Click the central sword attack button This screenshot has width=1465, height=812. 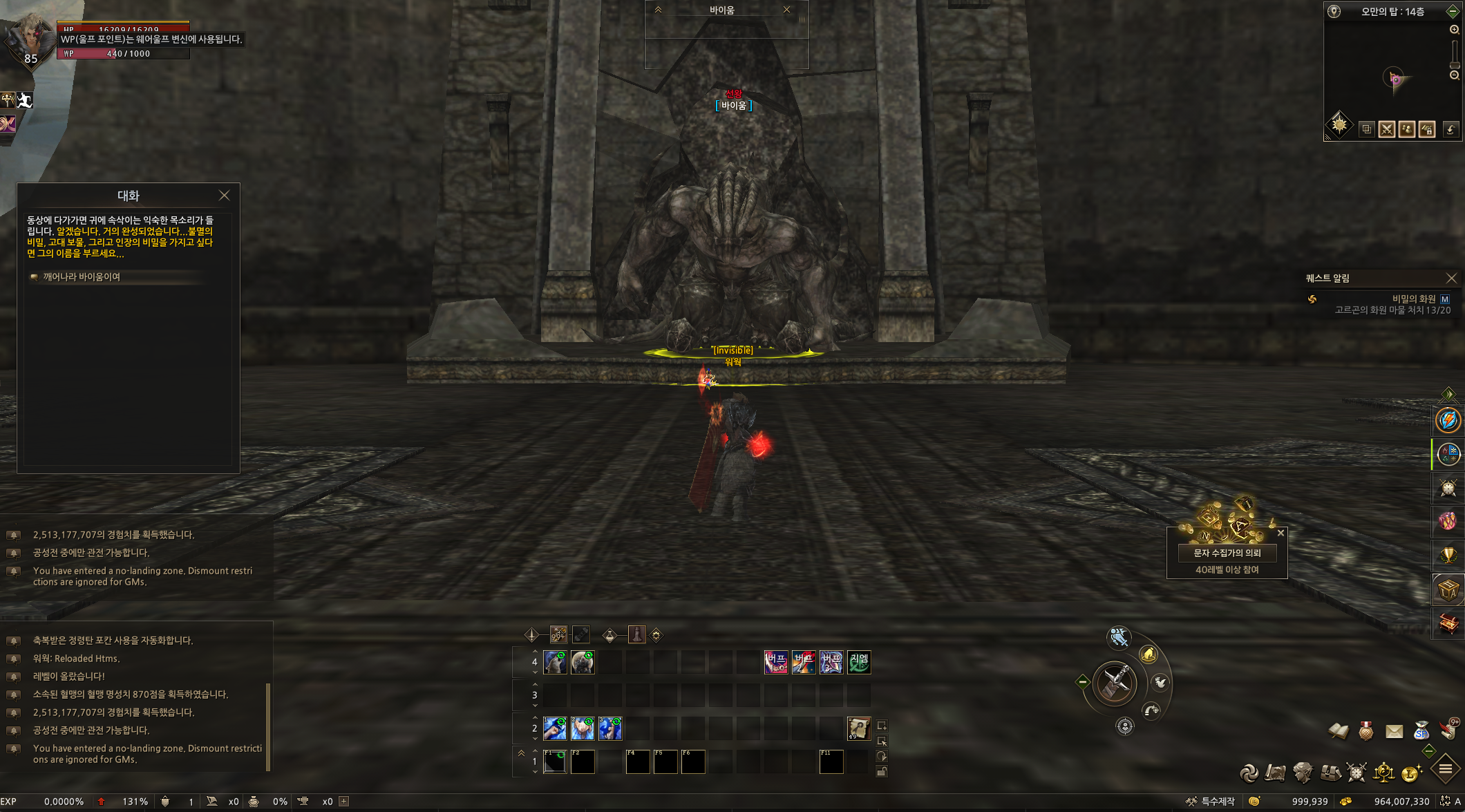pyautogui.click(x=1115, y=683)
